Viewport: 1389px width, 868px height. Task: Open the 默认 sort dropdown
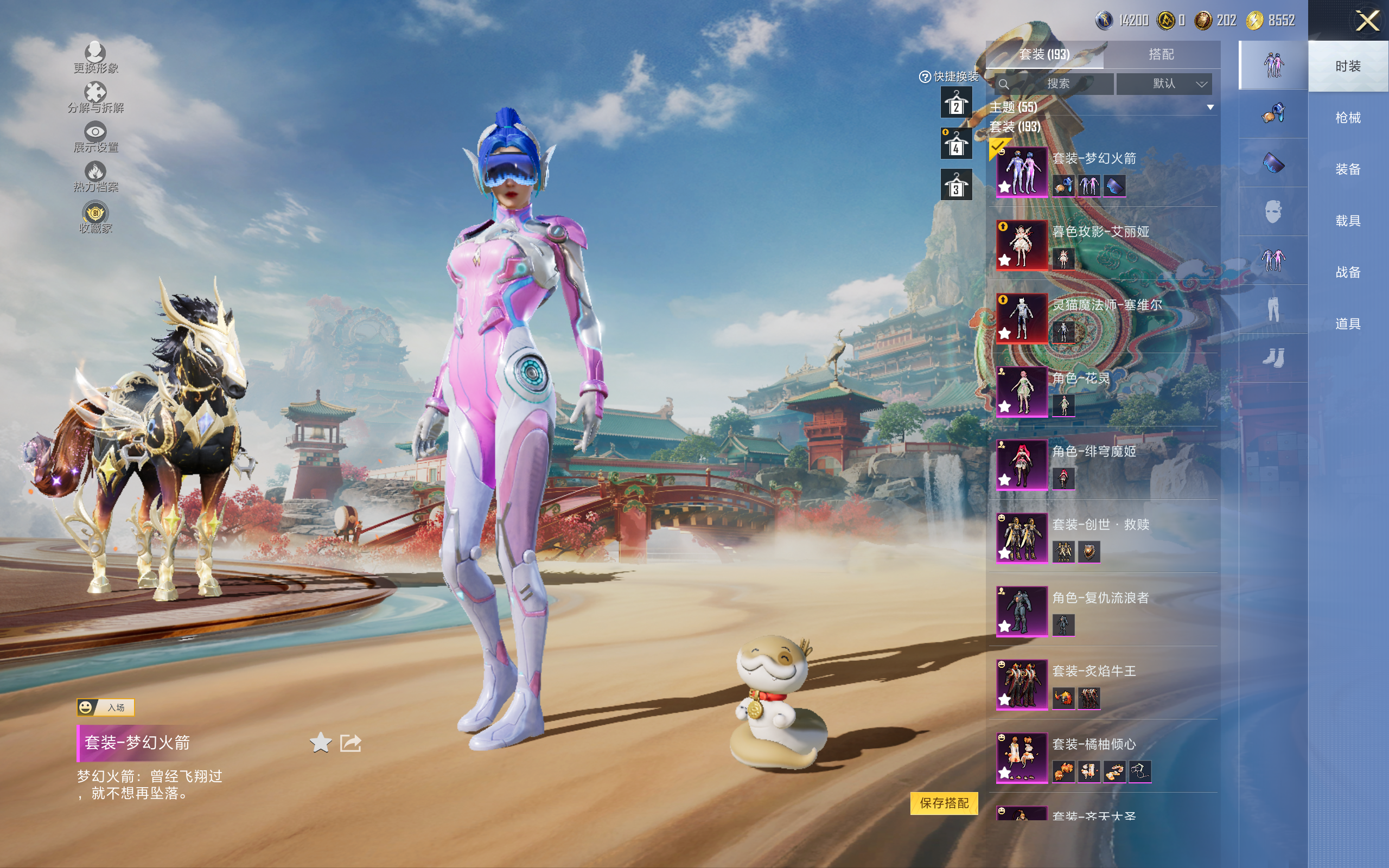click(x=1164, y=84)
